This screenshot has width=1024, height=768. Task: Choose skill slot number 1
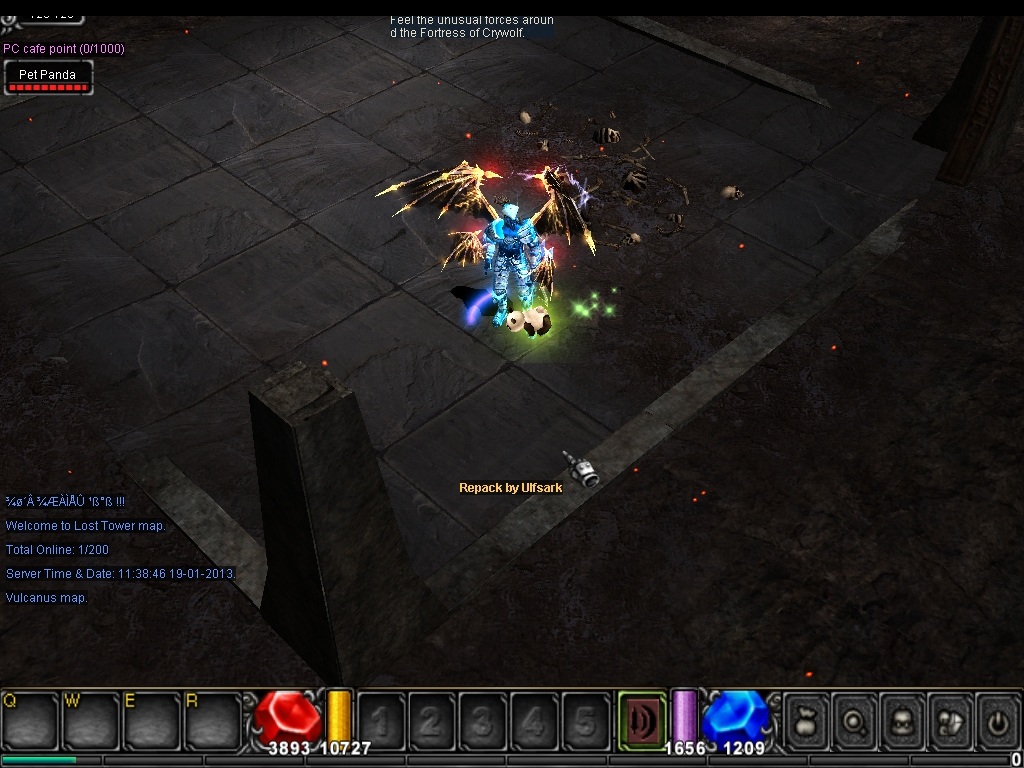381,719
